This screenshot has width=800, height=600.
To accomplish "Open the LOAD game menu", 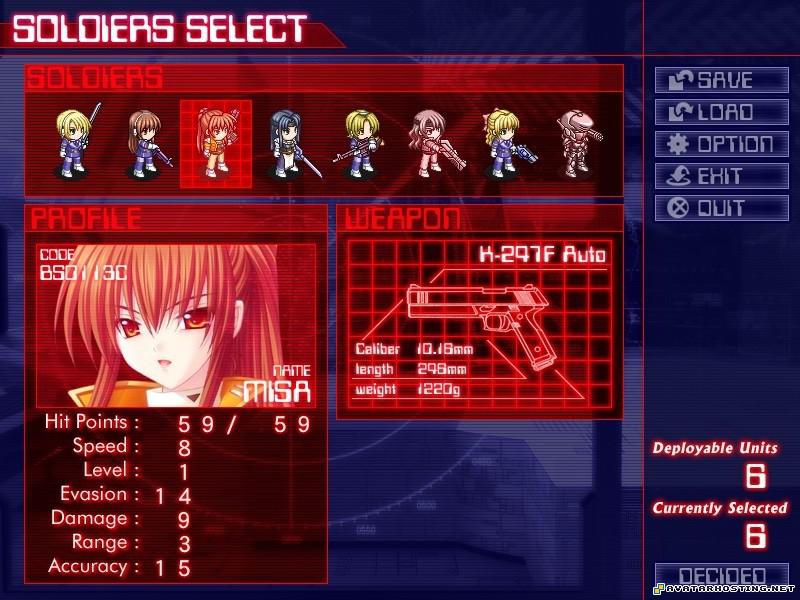I will point(721,112).
